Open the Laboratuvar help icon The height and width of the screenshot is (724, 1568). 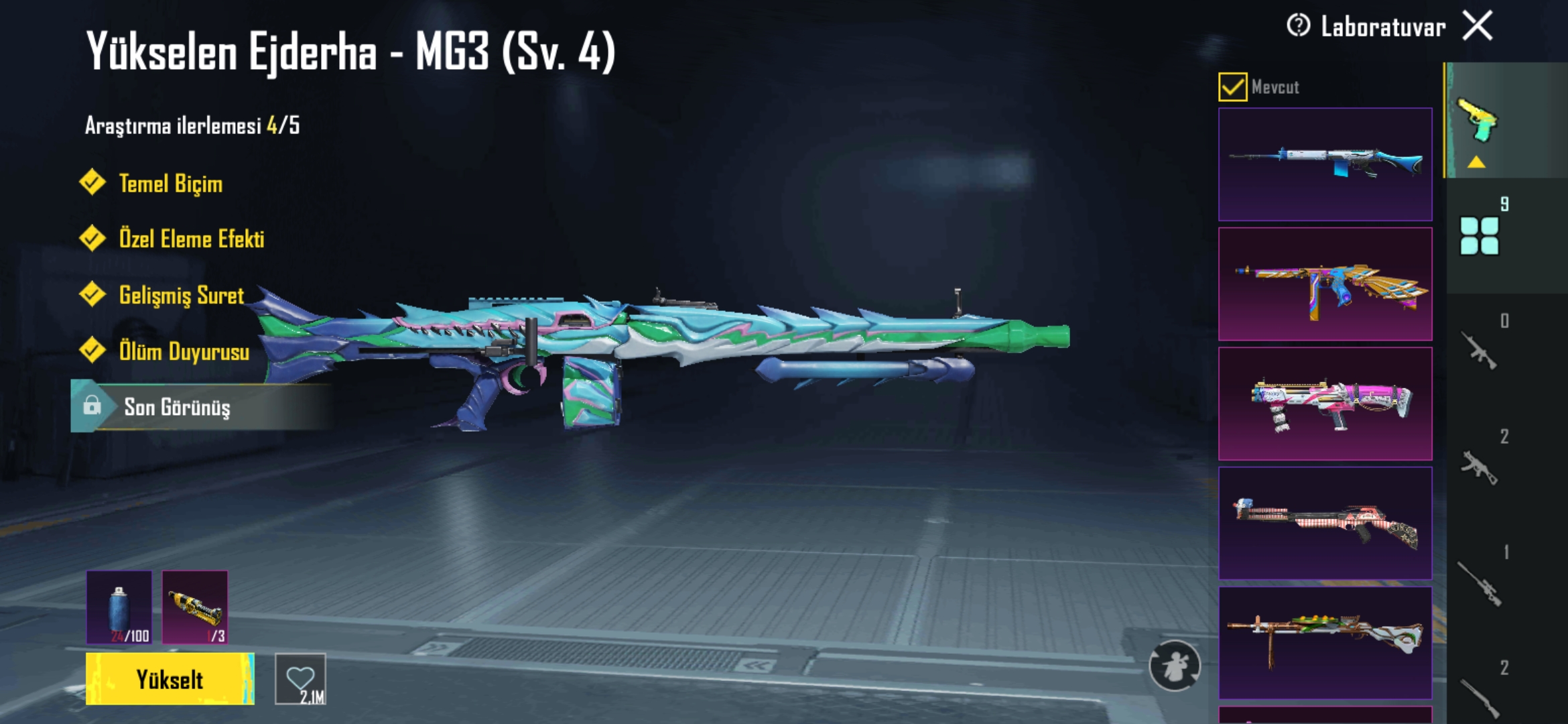coord(1298,26)
